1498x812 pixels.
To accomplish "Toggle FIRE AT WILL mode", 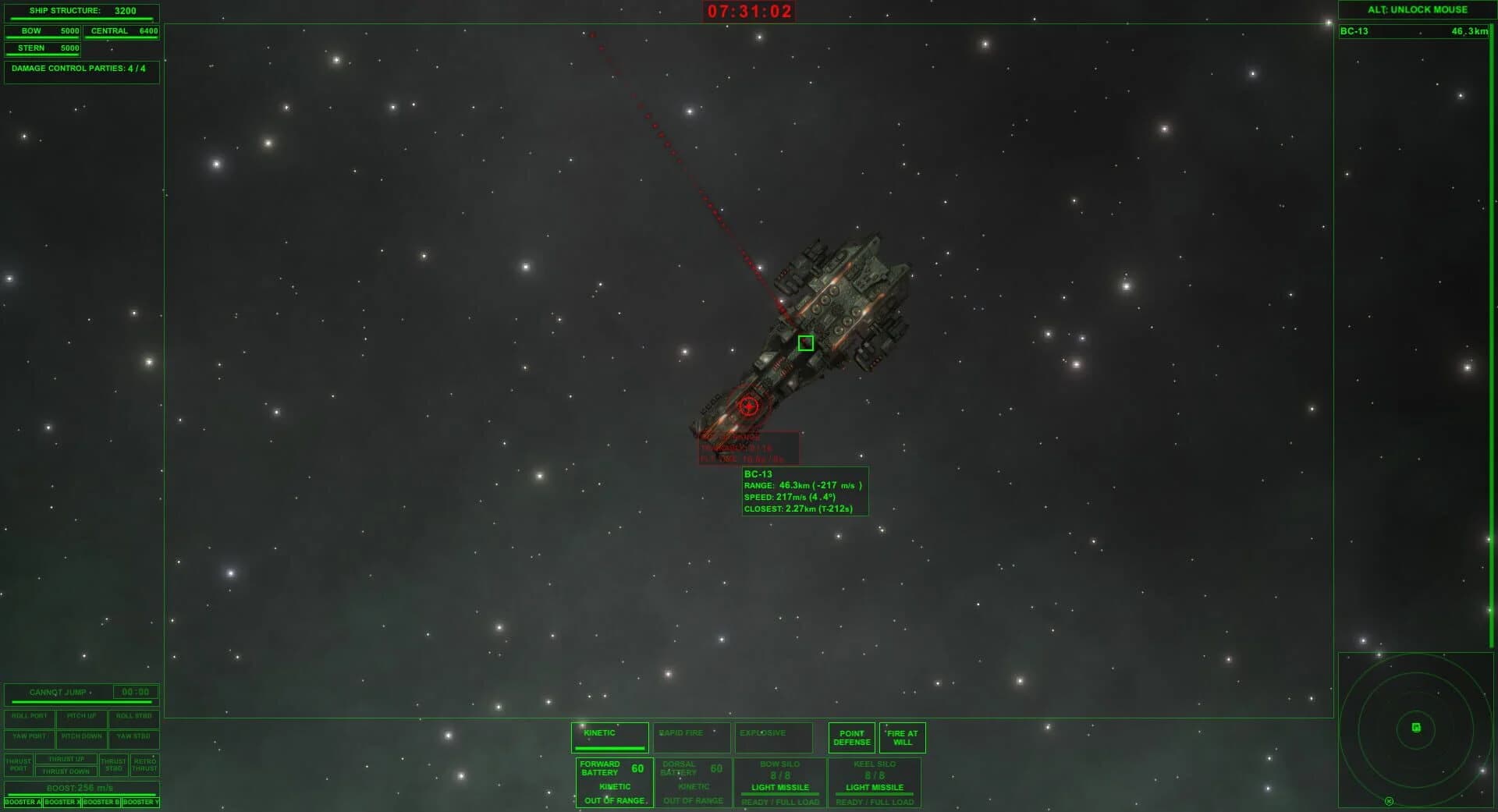I will click(902, 738).
